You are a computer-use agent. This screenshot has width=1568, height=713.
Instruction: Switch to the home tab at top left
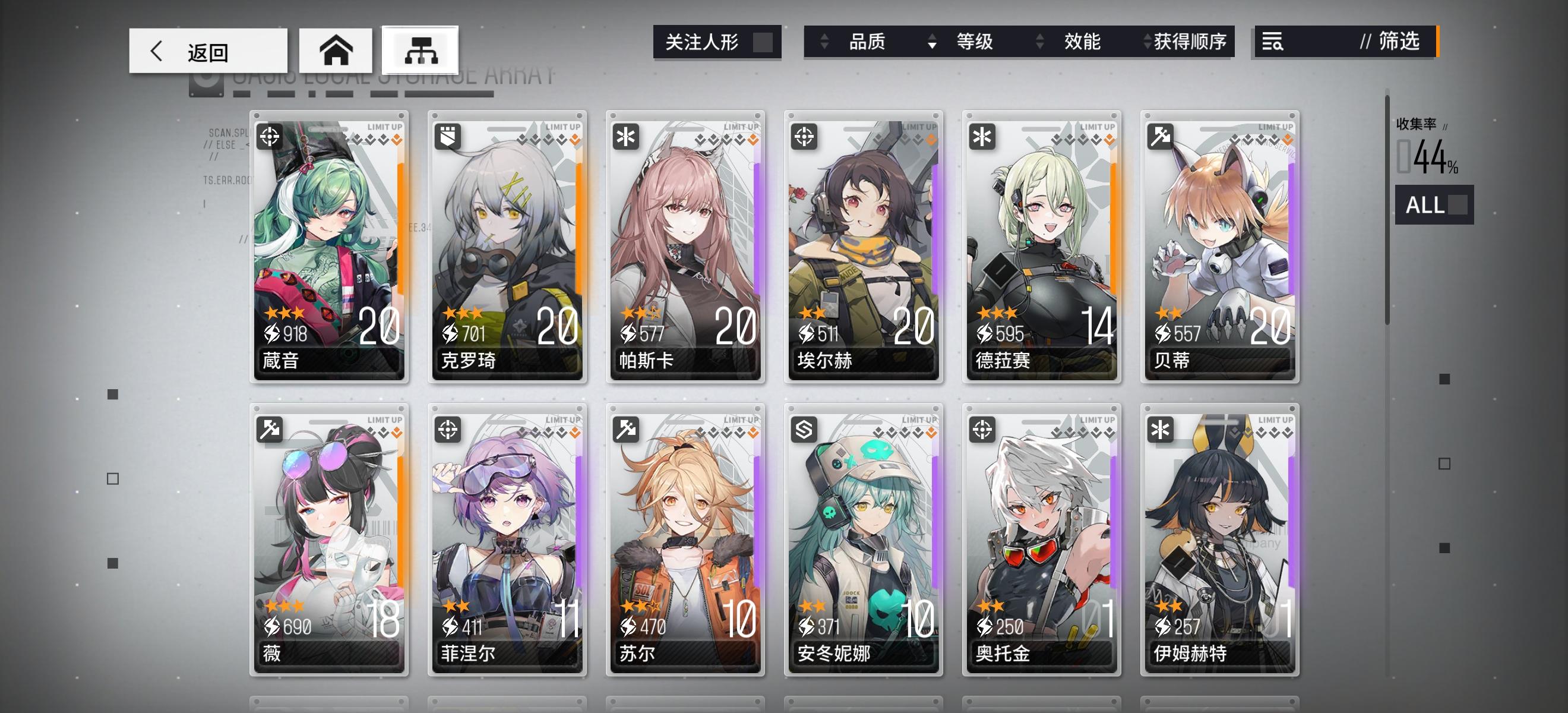click(336, 50)
